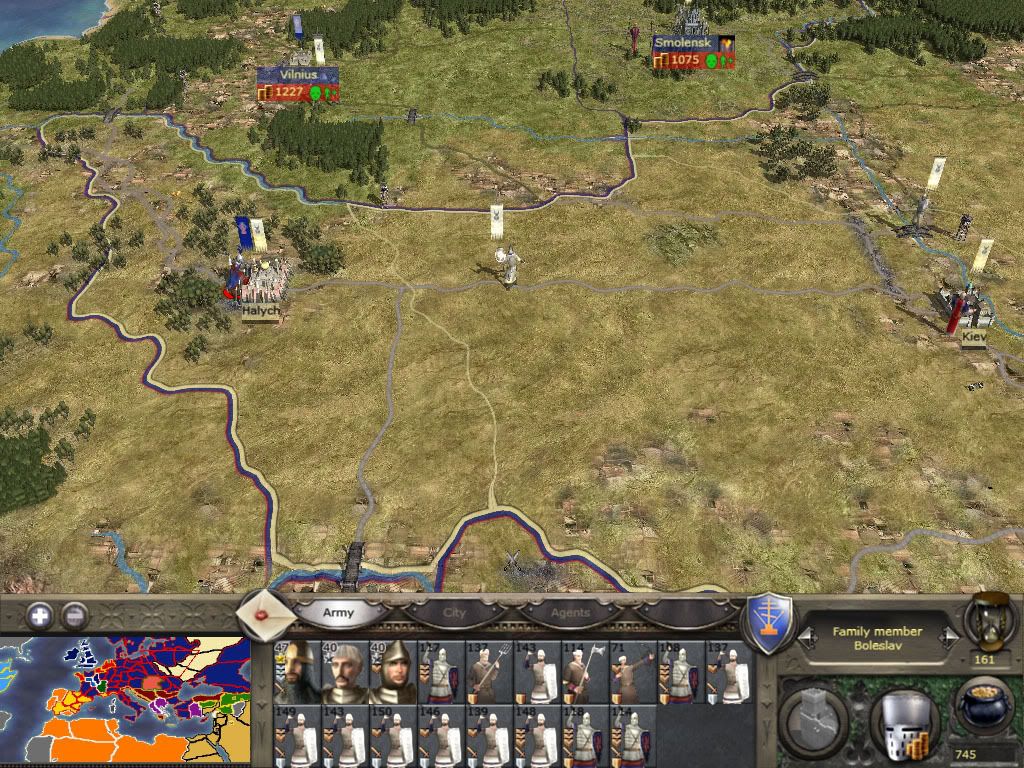Select the pitchfork peasant unit card

click(488, 671)
